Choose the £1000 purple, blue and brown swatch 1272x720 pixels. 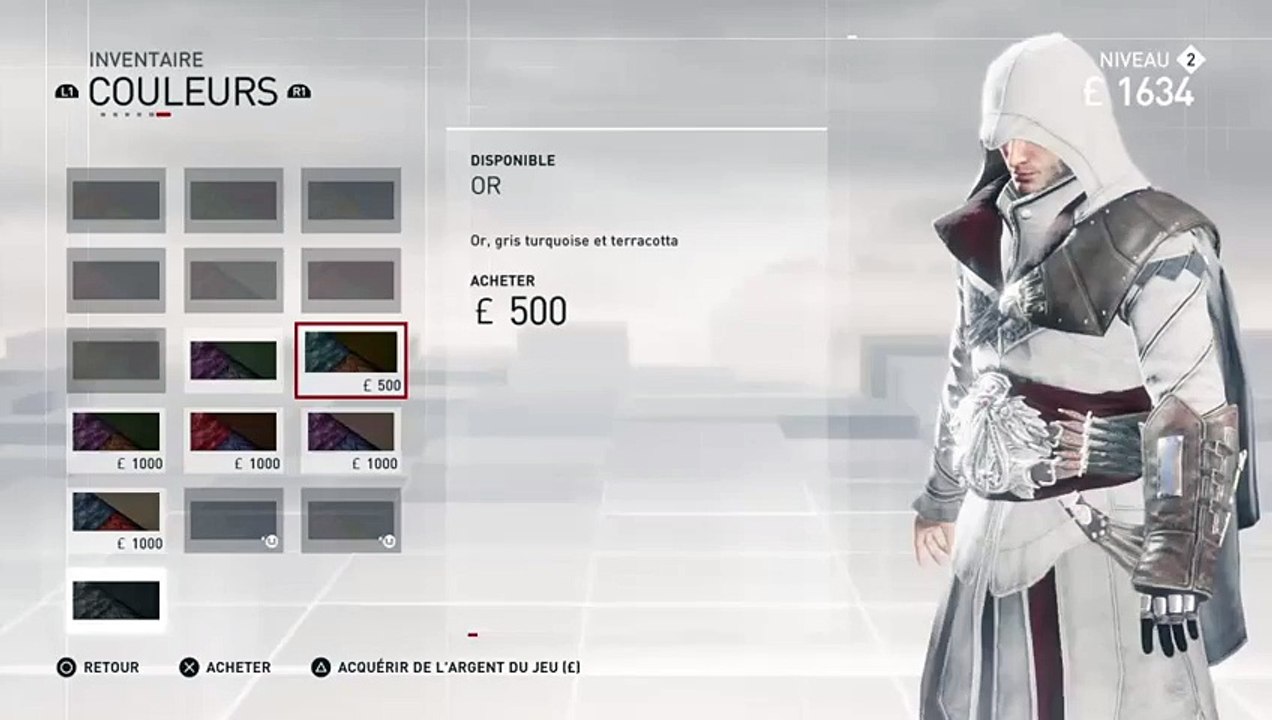click(x=350, y=439)
